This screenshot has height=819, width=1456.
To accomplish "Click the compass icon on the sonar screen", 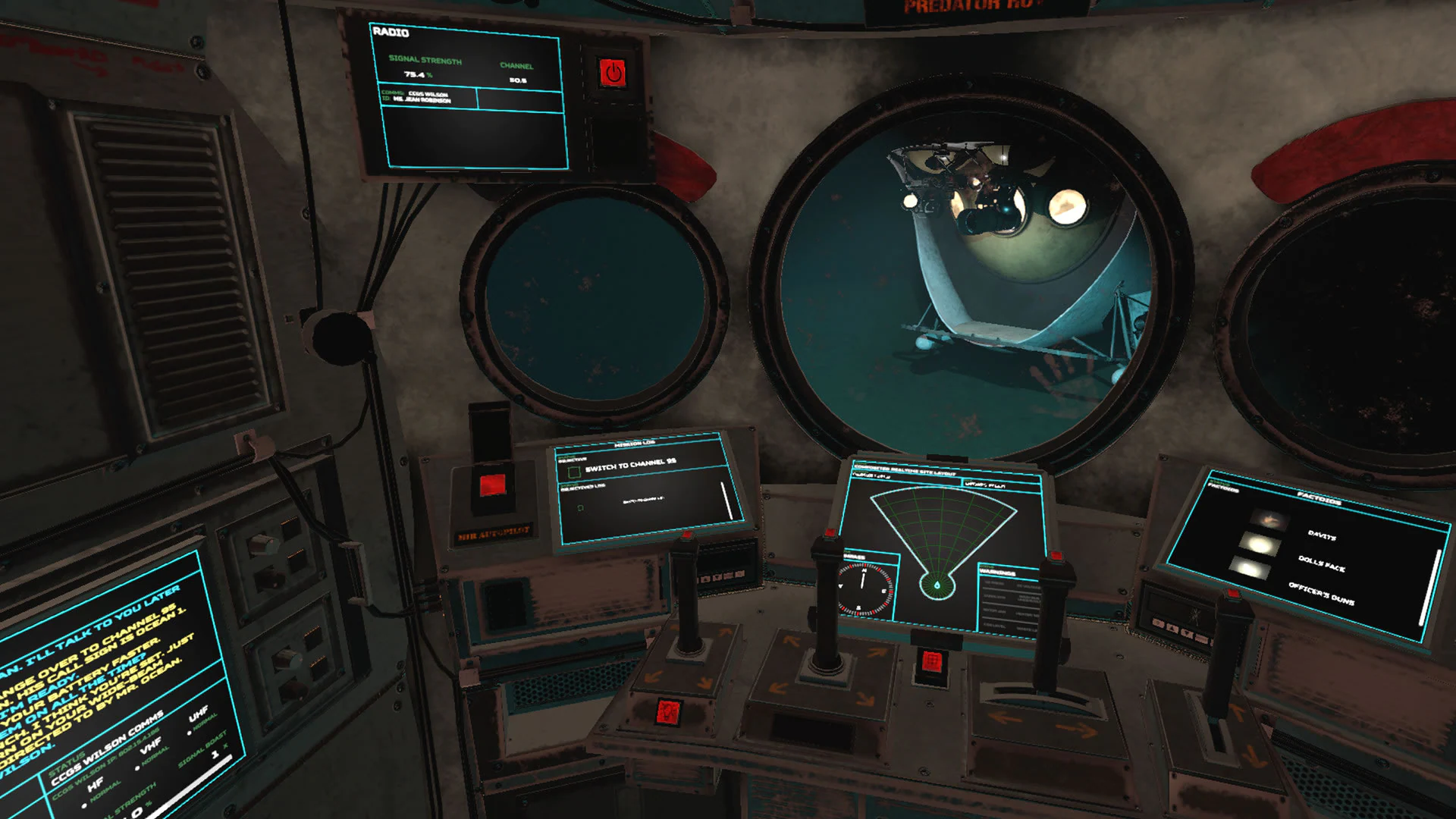I will tap(864, 586).
